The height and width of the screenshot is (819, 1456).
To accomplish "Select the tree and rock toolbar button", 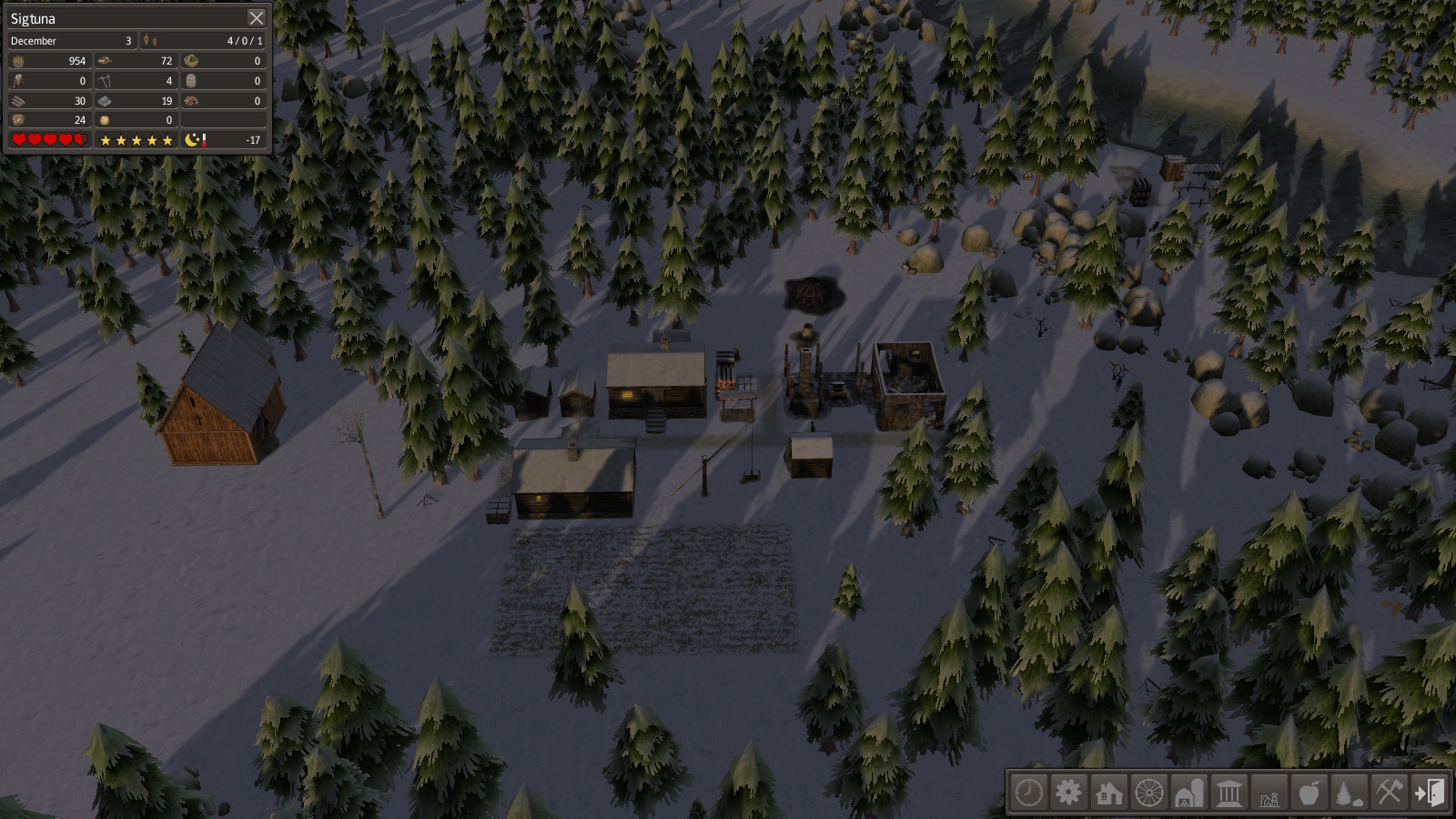I will pos(1349,793).
